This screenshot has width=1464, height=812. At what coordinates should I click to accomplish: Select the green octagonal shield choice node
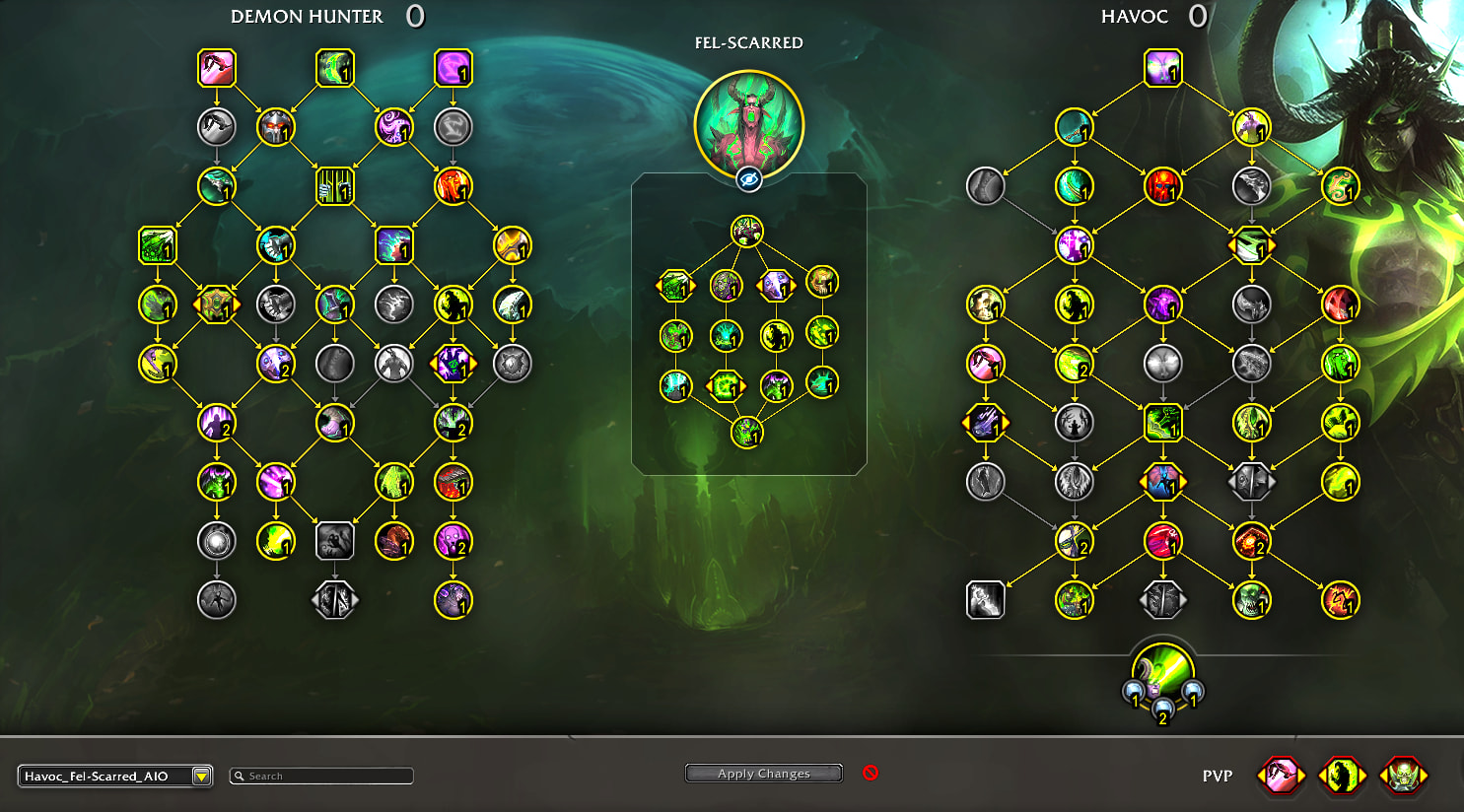click(217, 304)
